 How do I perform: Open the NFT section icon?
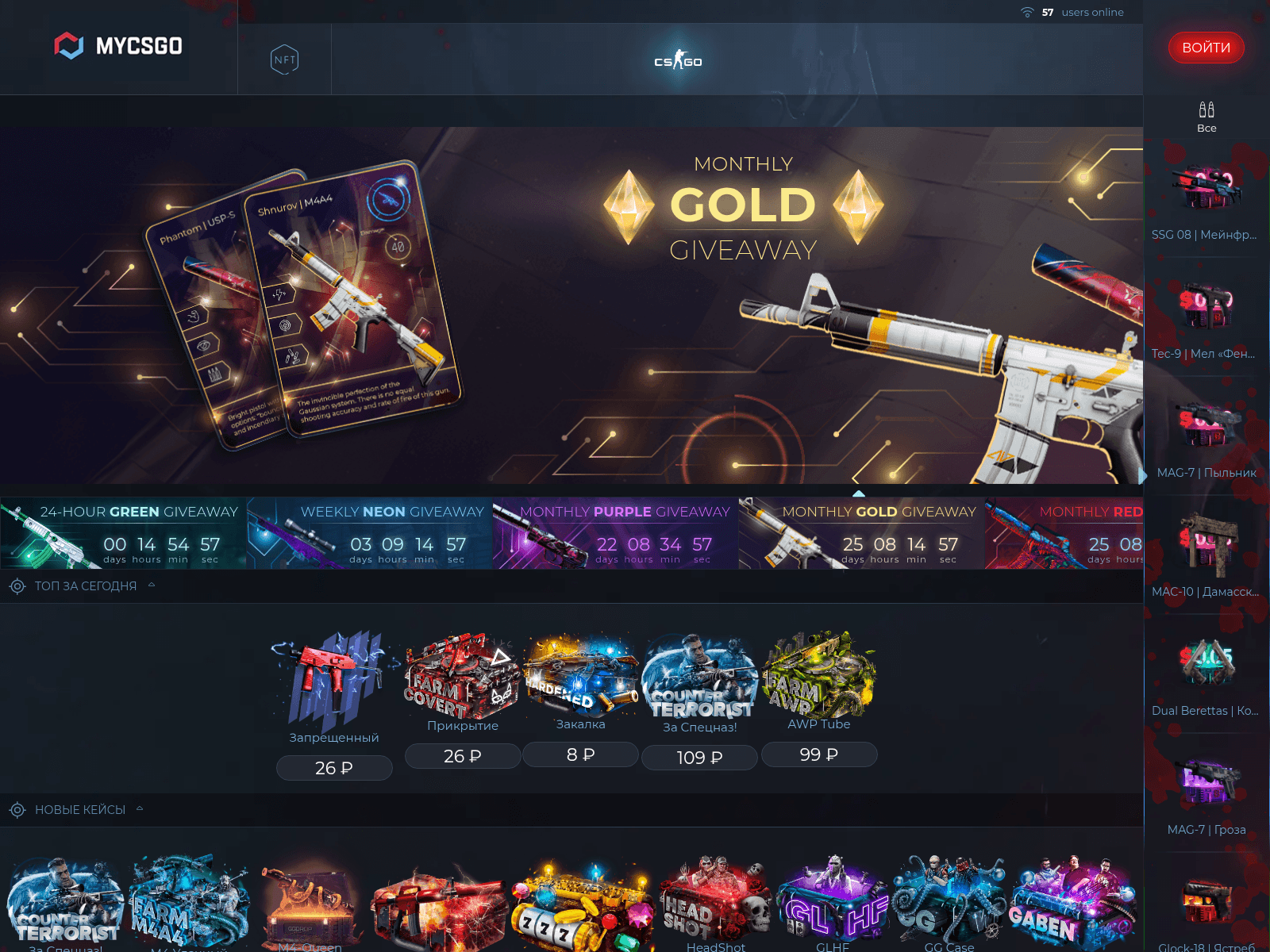[284, 59]
